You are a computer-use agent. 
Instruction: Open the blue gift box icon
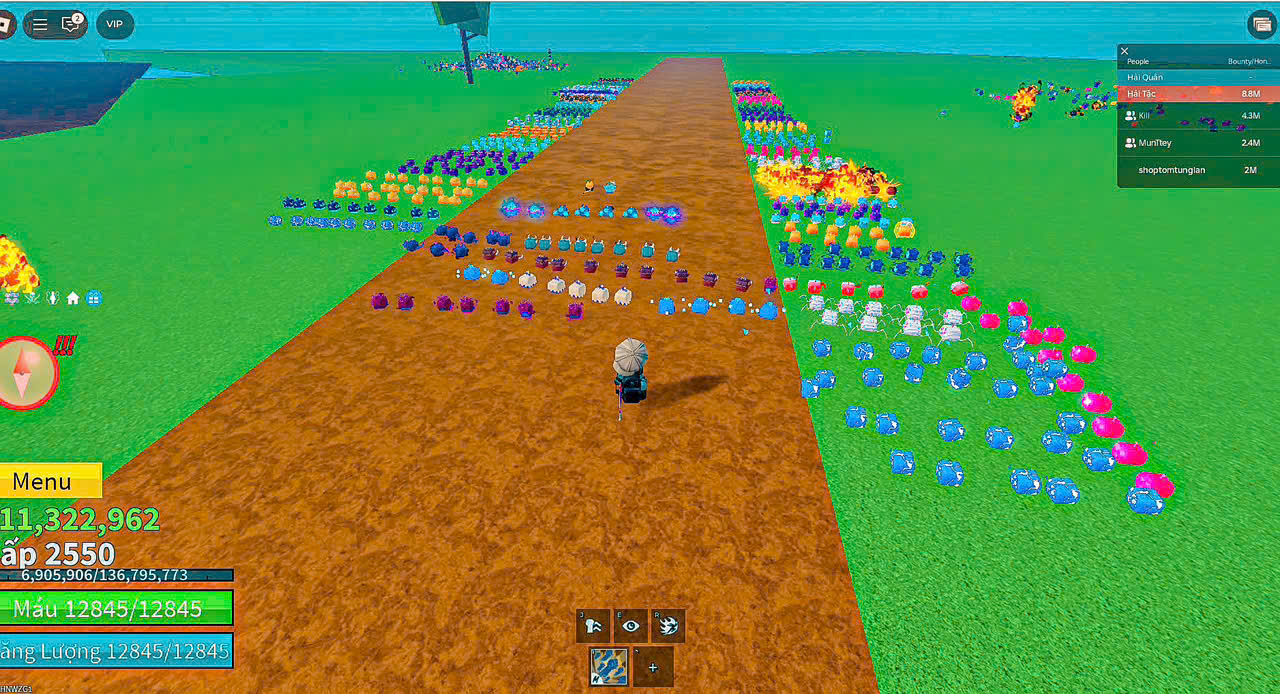coord(93,298)
